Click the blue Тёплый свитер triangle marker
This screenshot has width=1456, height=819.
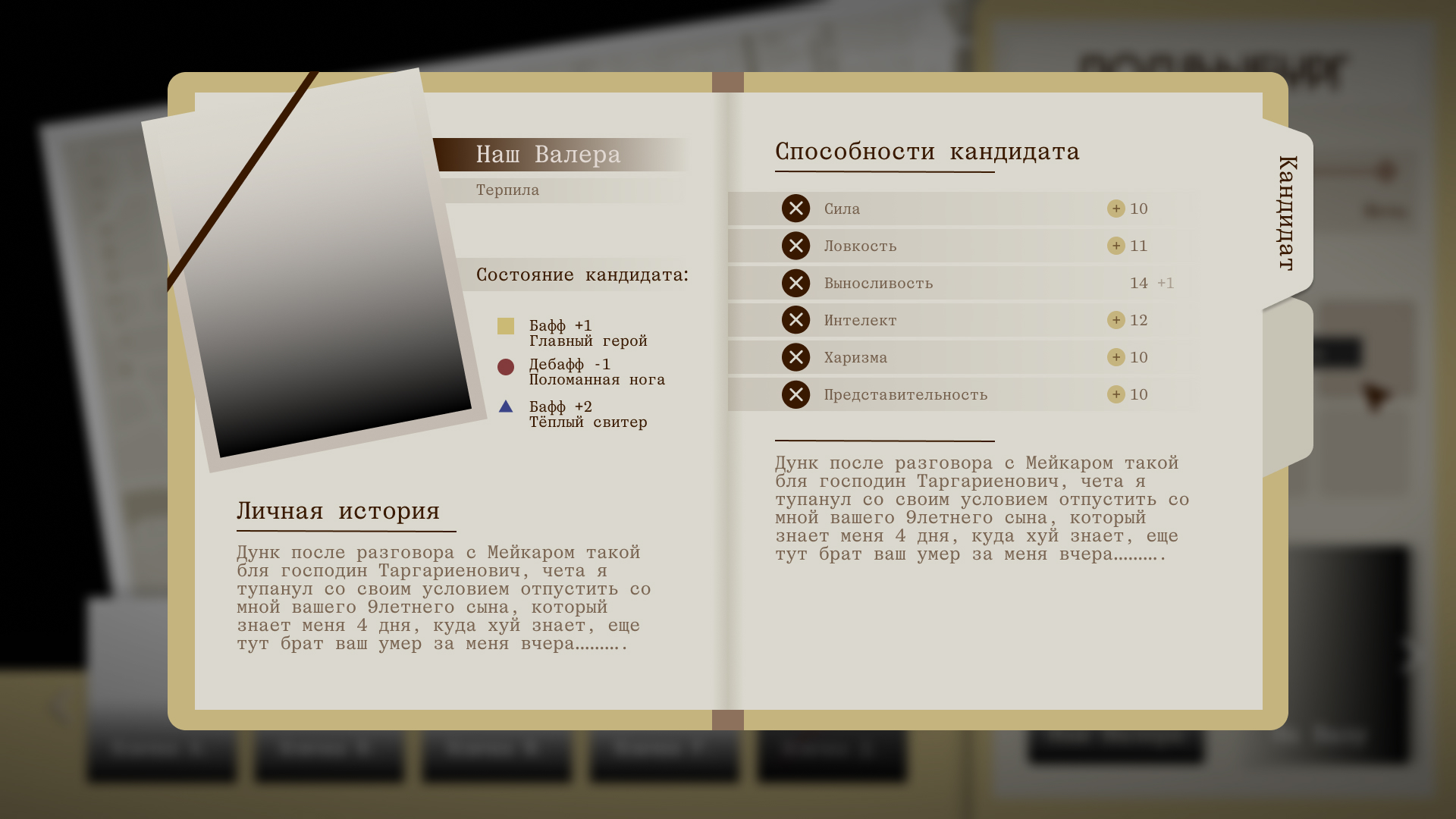(506, 406)
